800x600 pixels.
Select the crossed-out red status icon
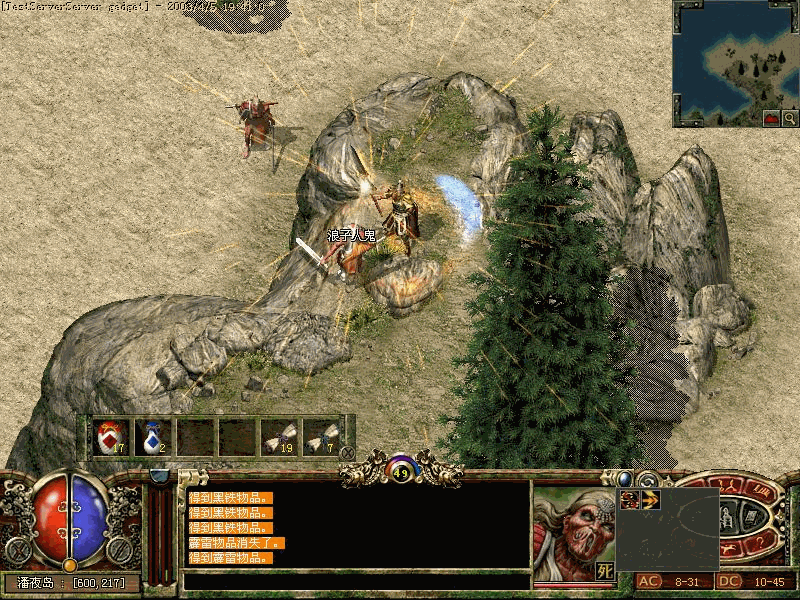pyautogui.click(x=630, y=499)
